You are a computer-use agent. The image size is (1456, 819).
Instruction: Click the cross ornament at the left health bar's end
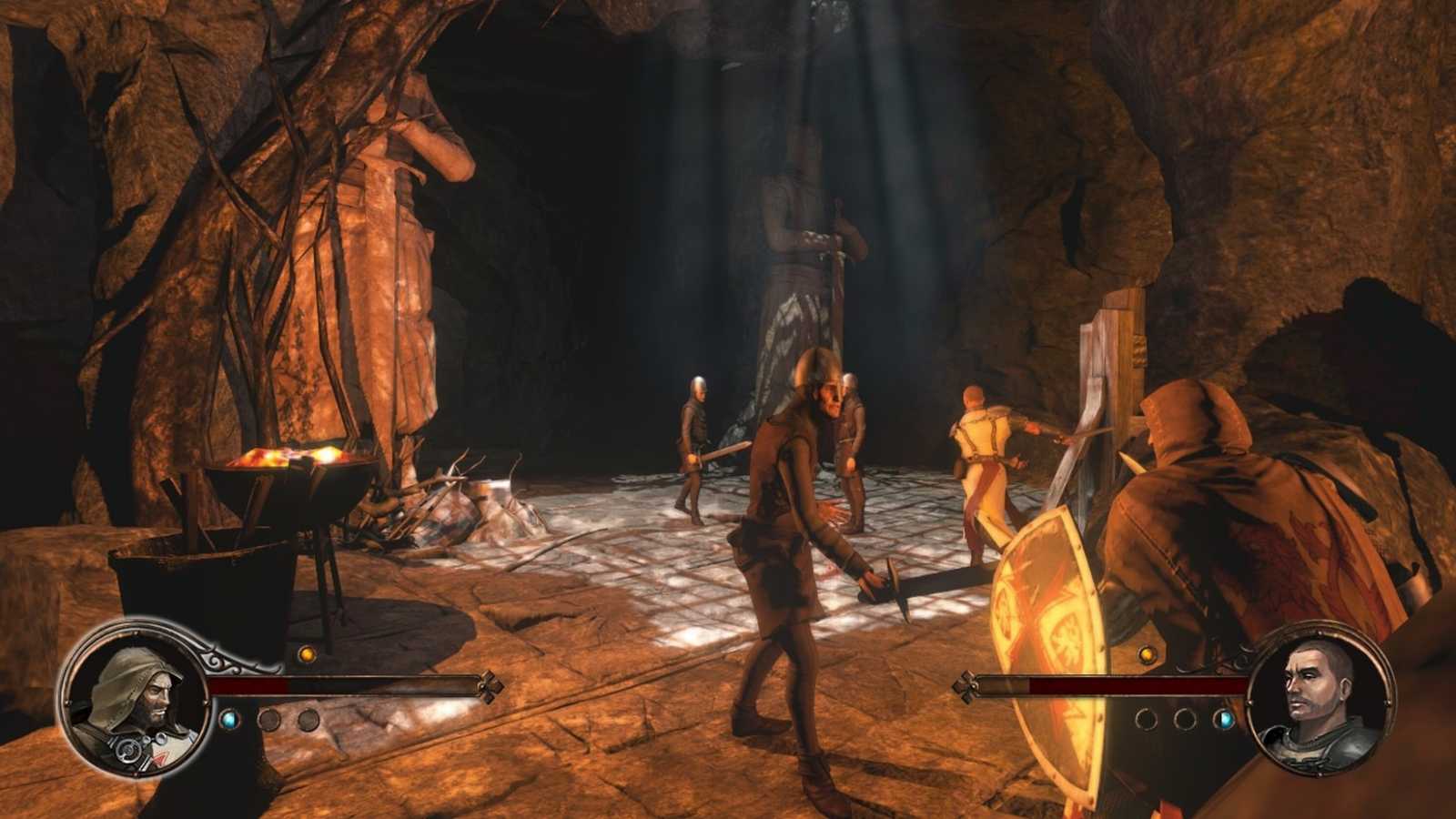coord(489,687)
